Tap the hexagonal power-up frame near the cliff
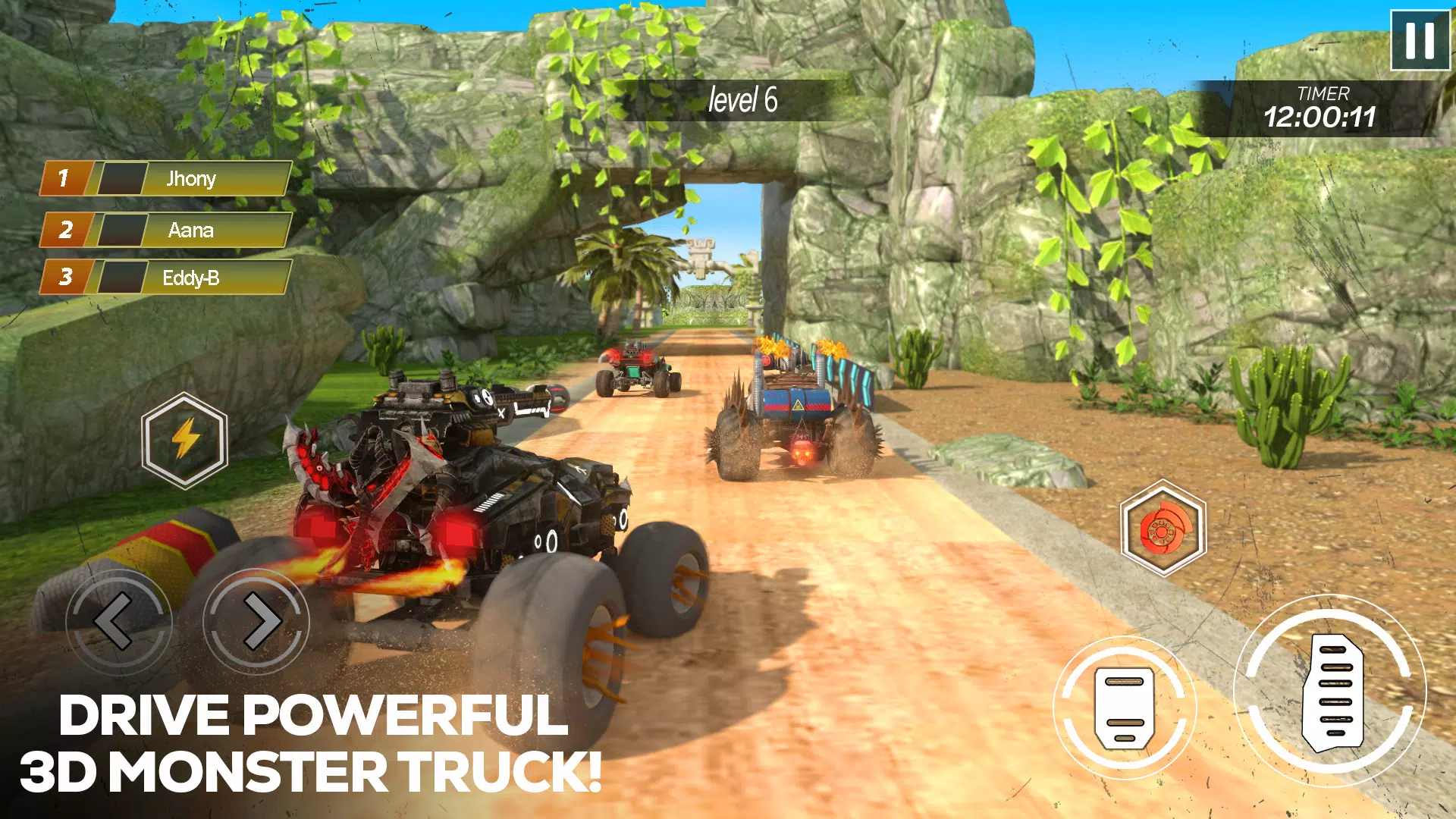This screenshot has width=1456, height=819. (184, 440)
